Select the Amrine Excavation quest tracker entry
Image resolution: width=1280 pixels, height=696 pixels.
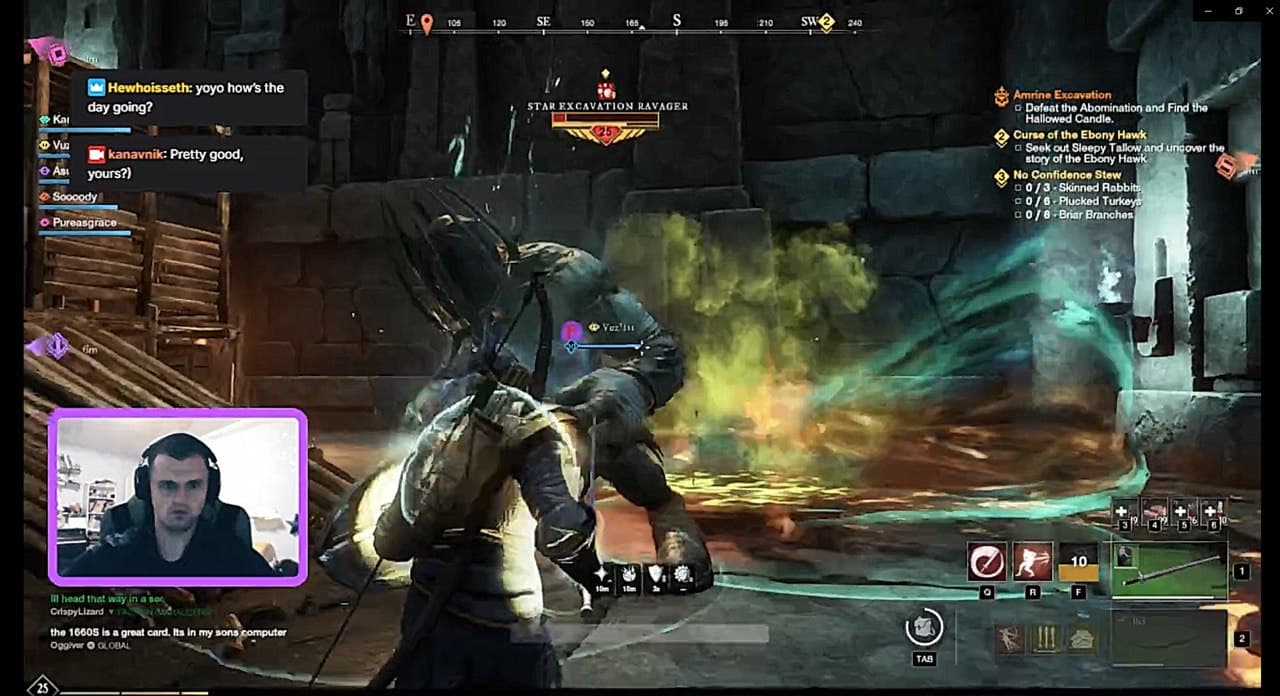pyautogui.click(x=1062, y=95)
